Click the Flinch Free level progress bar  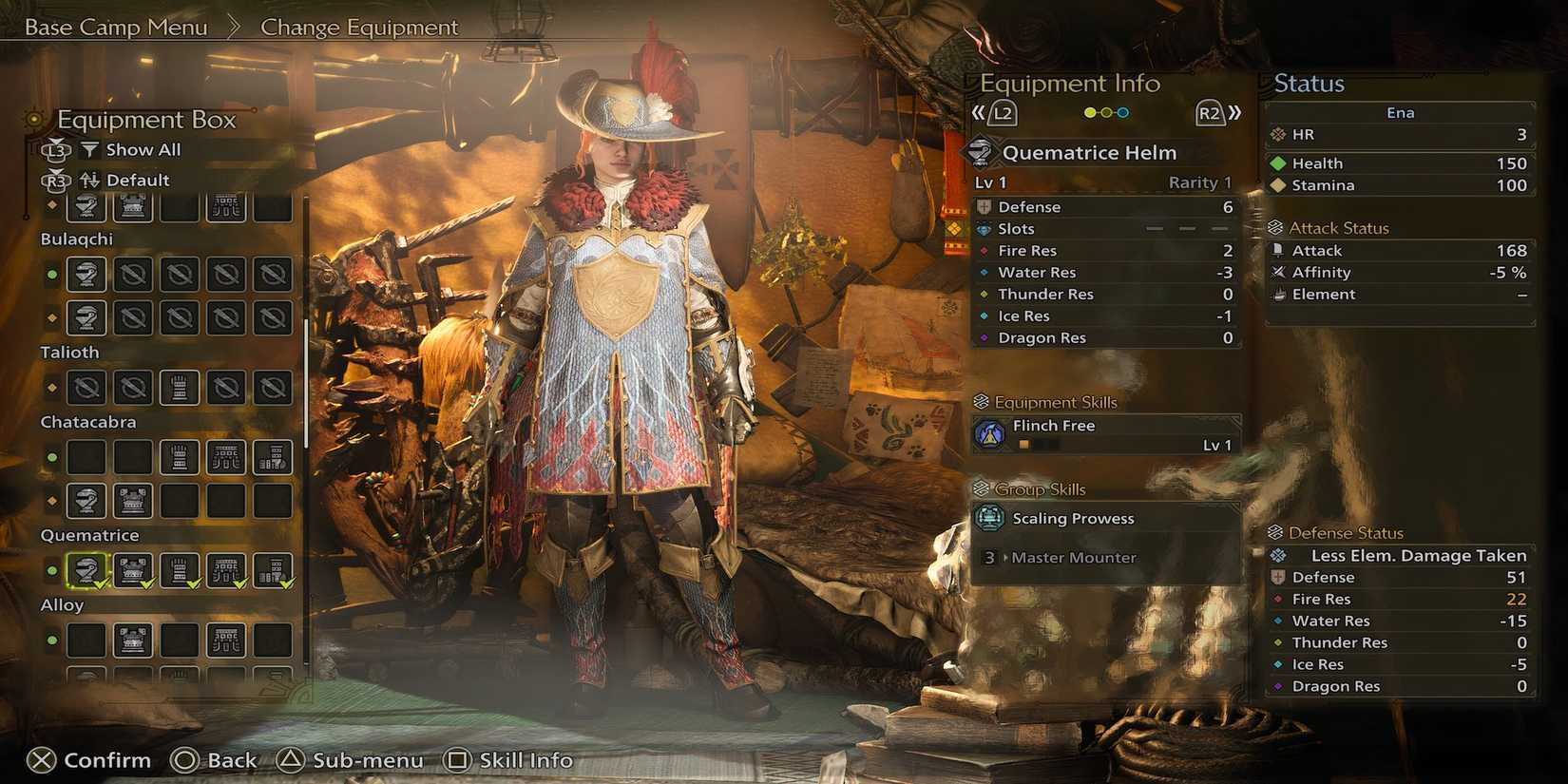1042,444
